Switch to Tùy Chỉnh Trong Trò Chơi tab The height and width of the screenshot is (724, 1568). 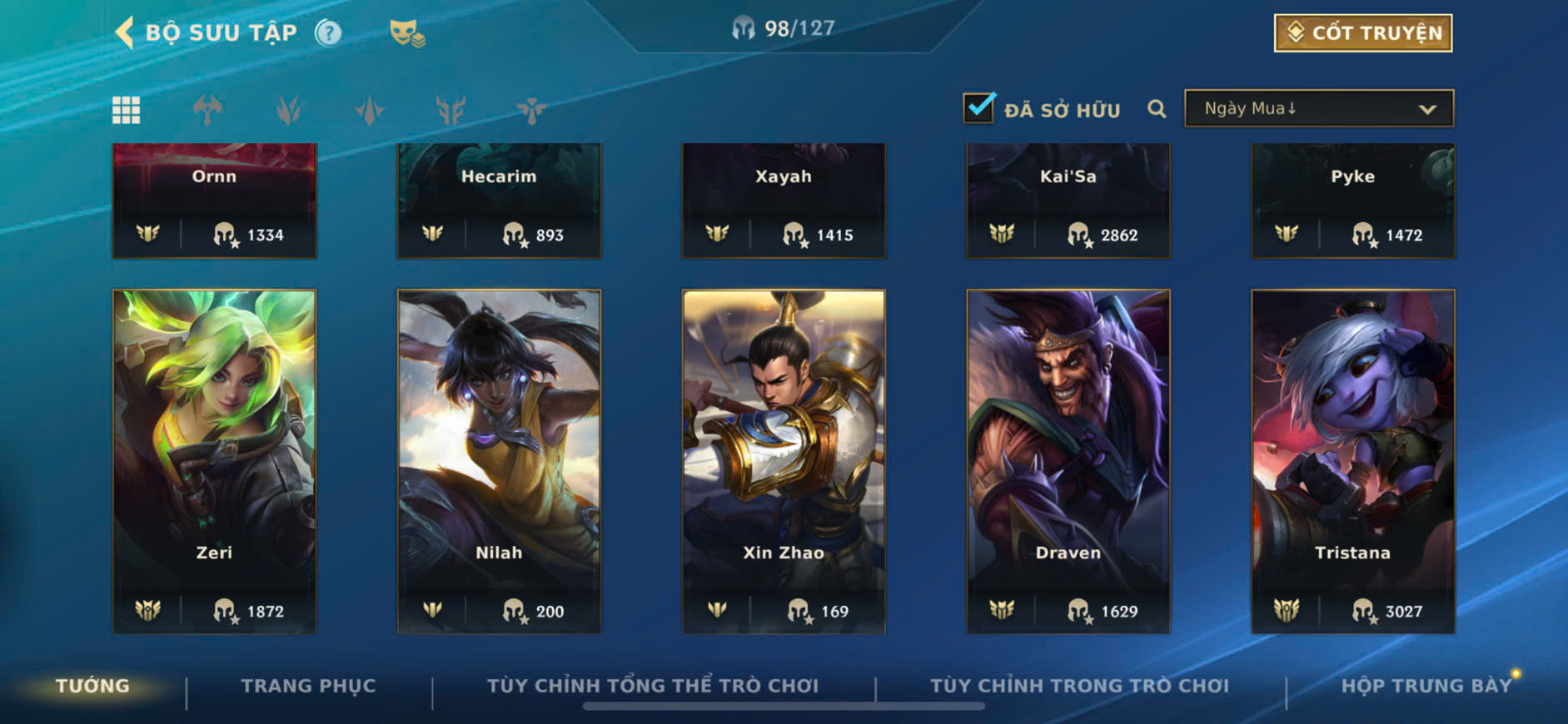pyautogui.click(x=1079, y=686)
